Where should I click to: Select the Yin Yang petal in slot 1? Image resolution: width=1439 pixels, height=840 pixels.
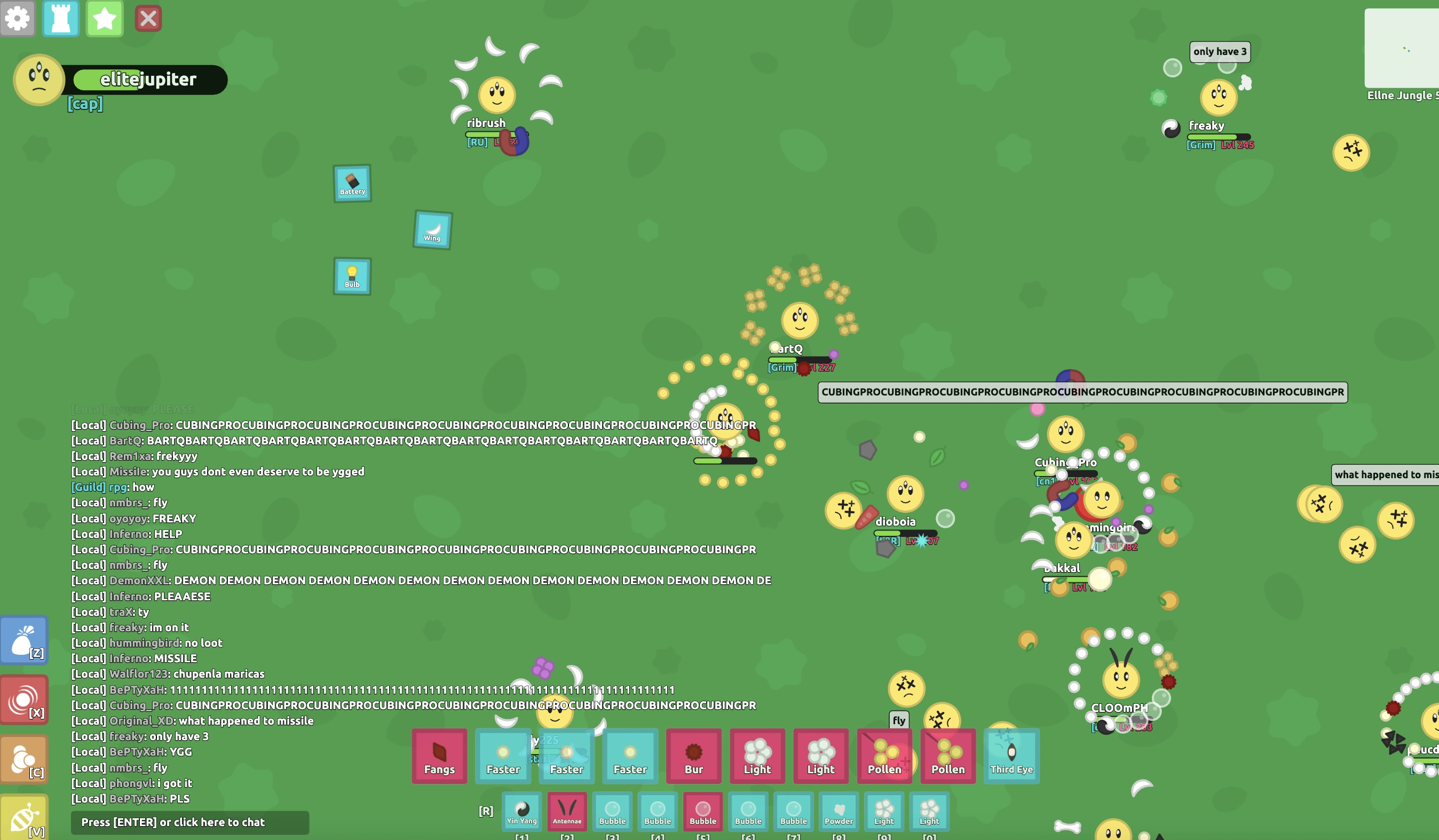tap(521, 812)
